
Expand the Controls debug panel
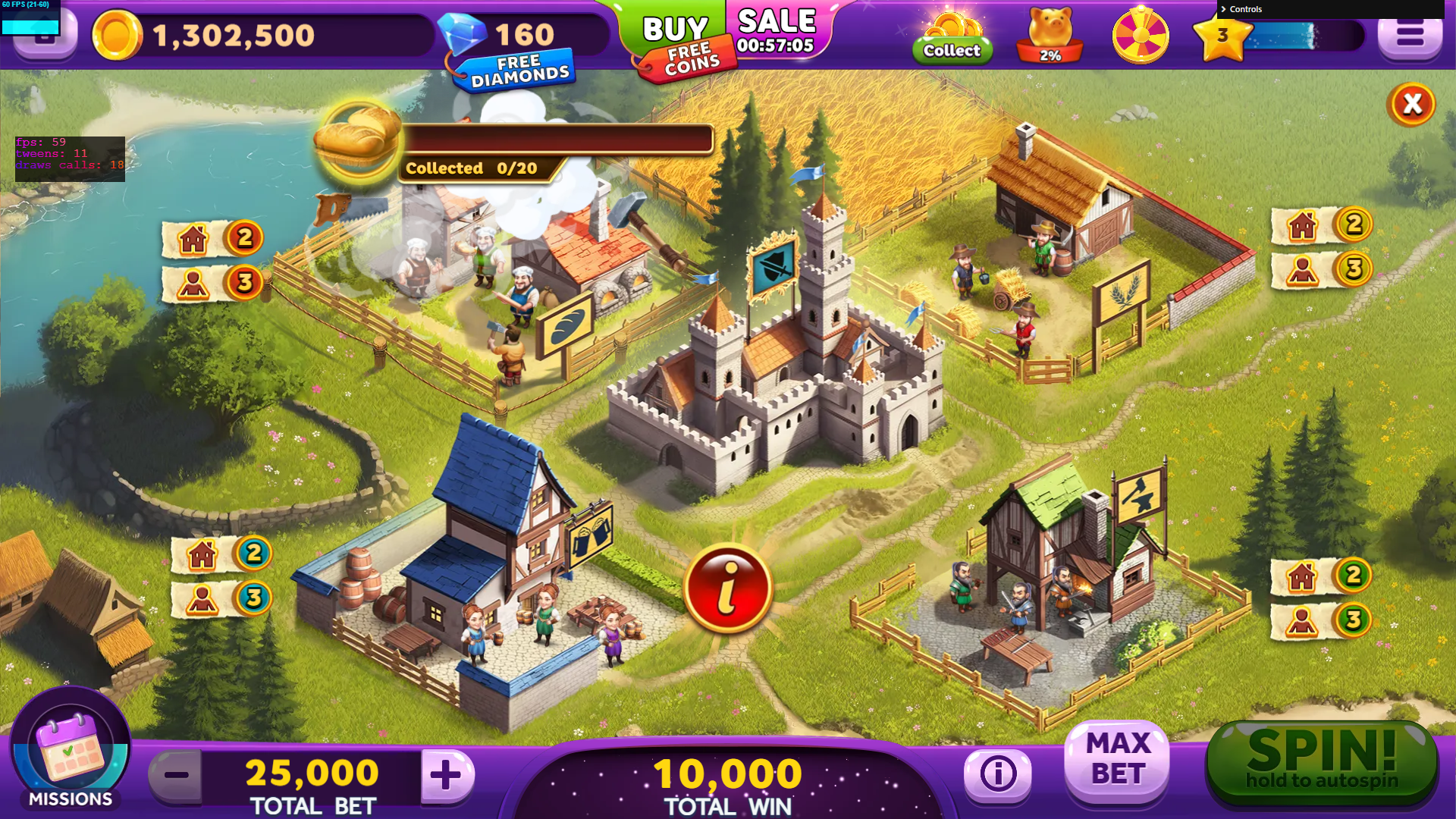tap(1244, 9)
